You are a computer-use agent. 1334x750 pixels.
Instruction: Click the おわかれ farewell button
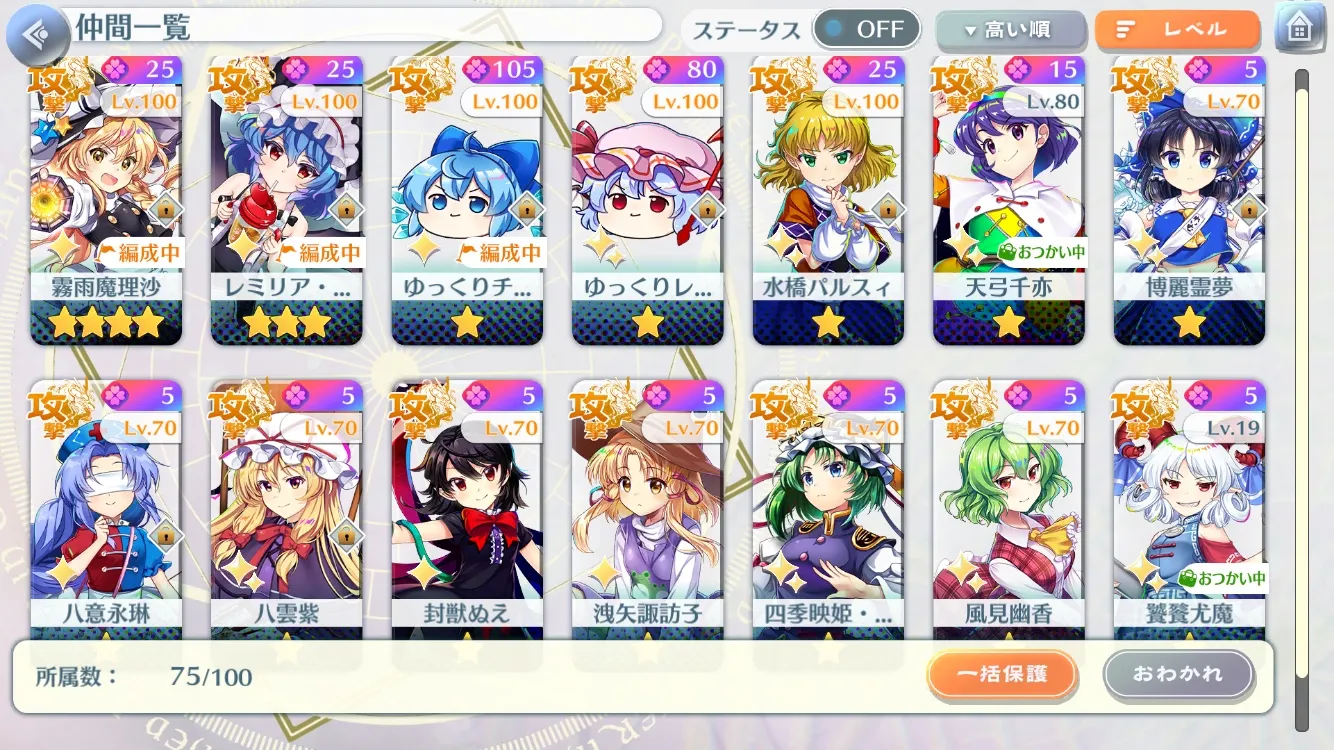click(x=1178, y=675)
